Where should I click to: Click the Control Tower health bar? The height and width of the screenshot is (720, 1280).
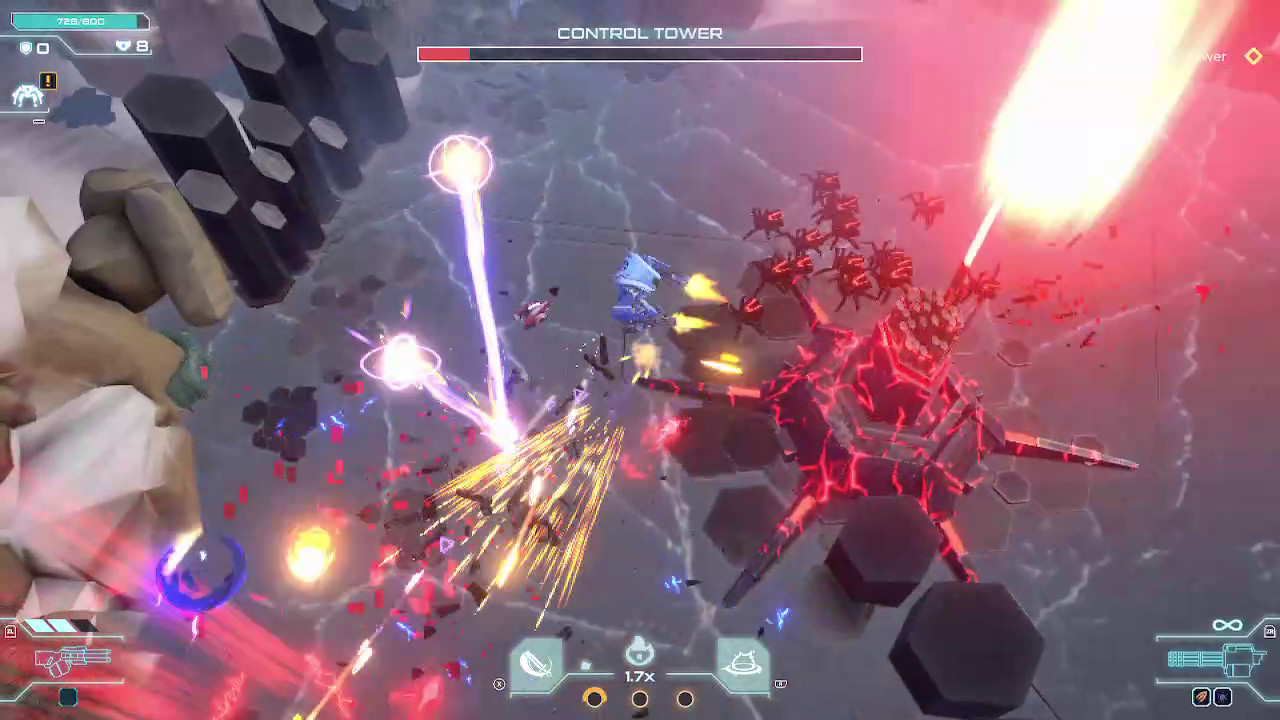[x=639, y=54]
